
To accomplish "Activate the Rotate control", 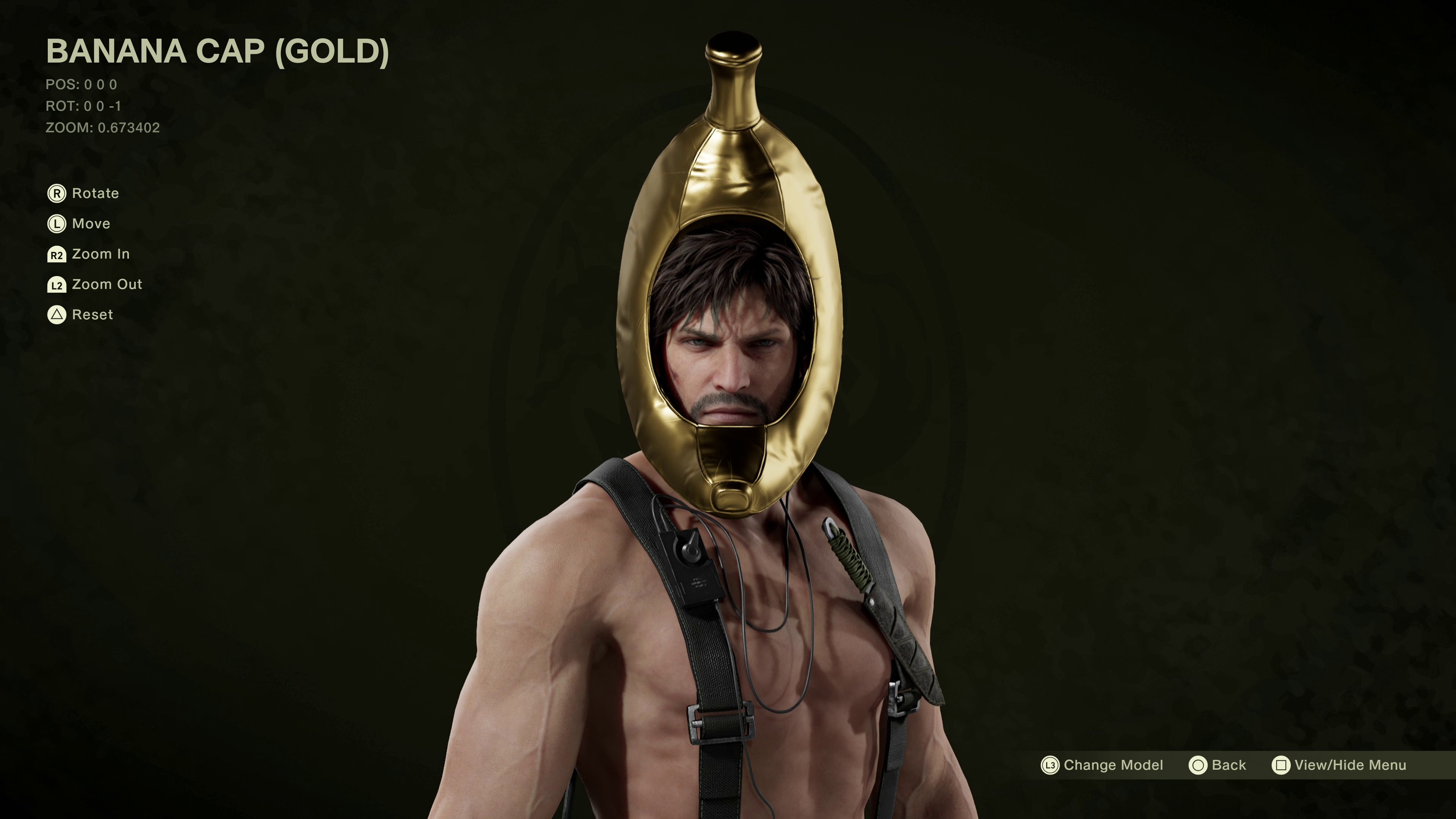I will click(x=84, y=193).
